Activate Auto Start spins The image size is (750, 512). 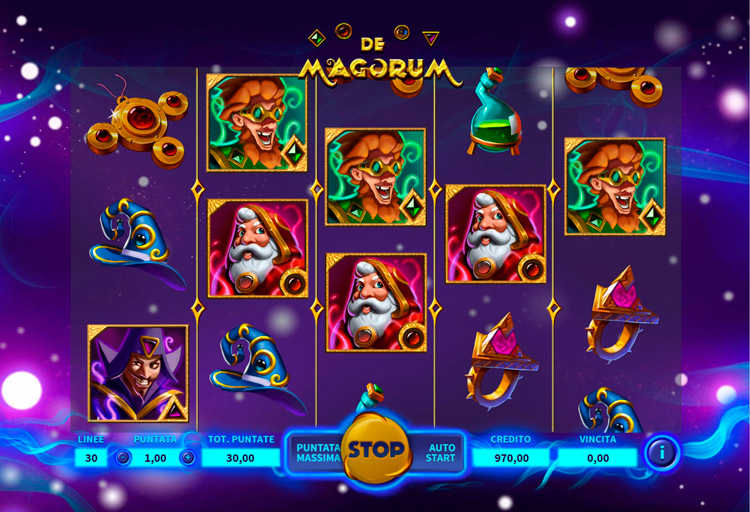coord(441,453)
